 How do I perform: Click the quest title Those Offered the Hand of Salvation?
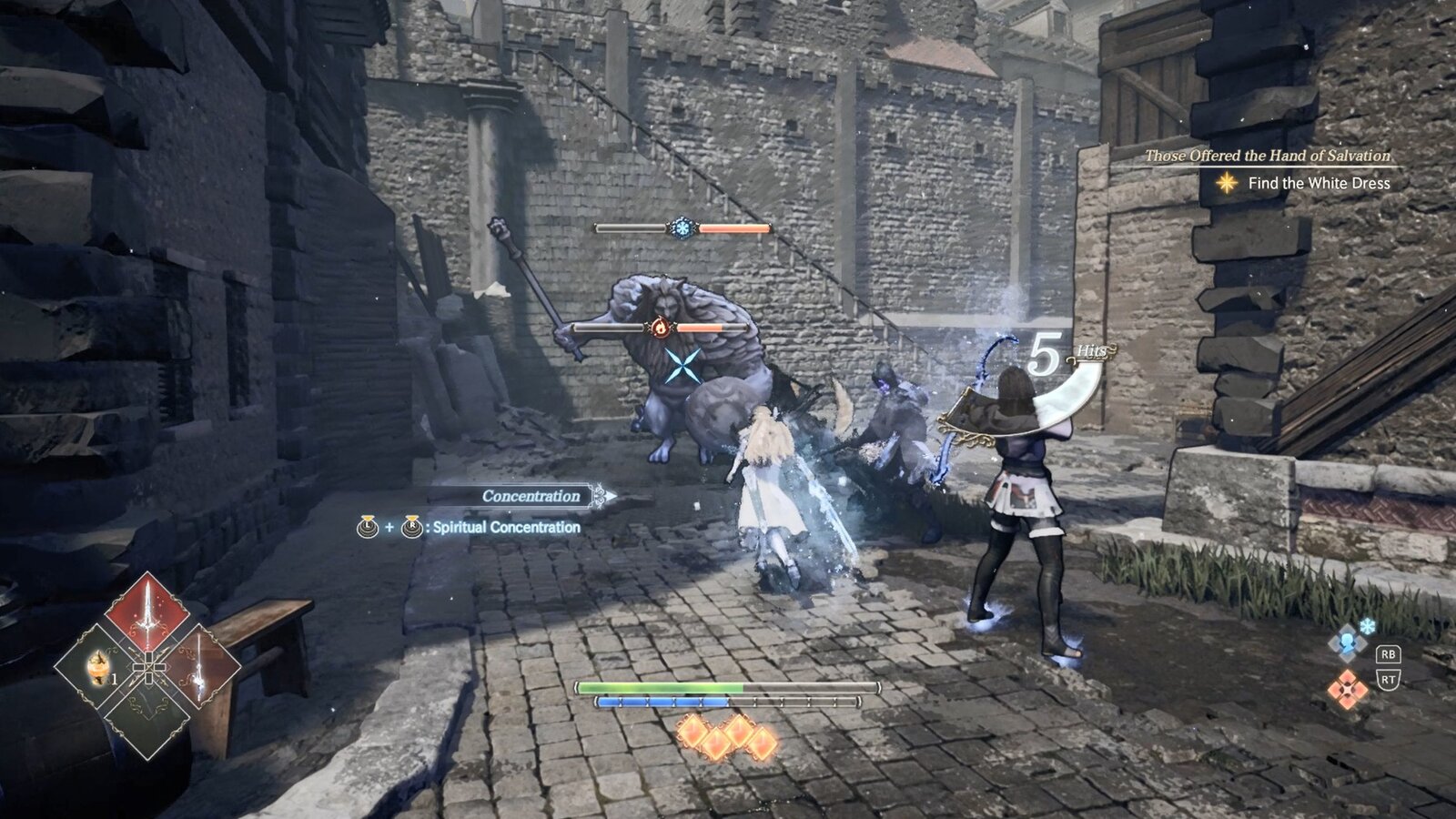[1269, 156]
